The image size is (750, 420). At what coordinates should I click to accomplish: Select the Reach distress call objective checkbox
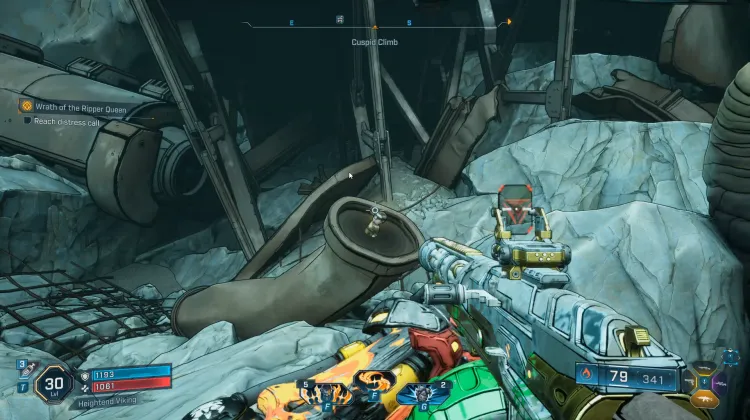[29, 120]
